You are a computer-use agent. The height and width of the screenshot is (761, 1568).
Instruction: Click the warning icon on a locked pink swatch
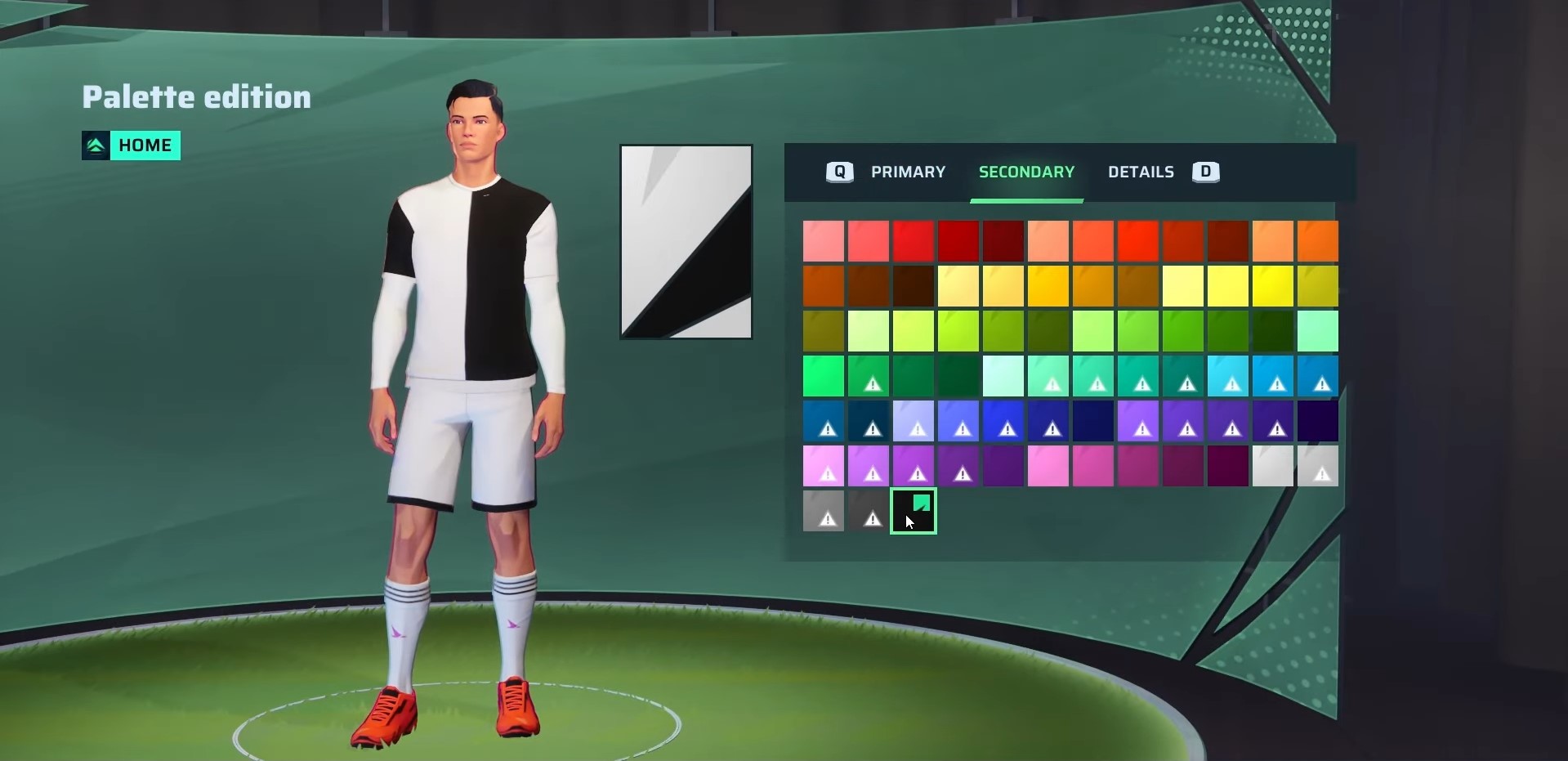pyautogui.click(x=826, y=472)
